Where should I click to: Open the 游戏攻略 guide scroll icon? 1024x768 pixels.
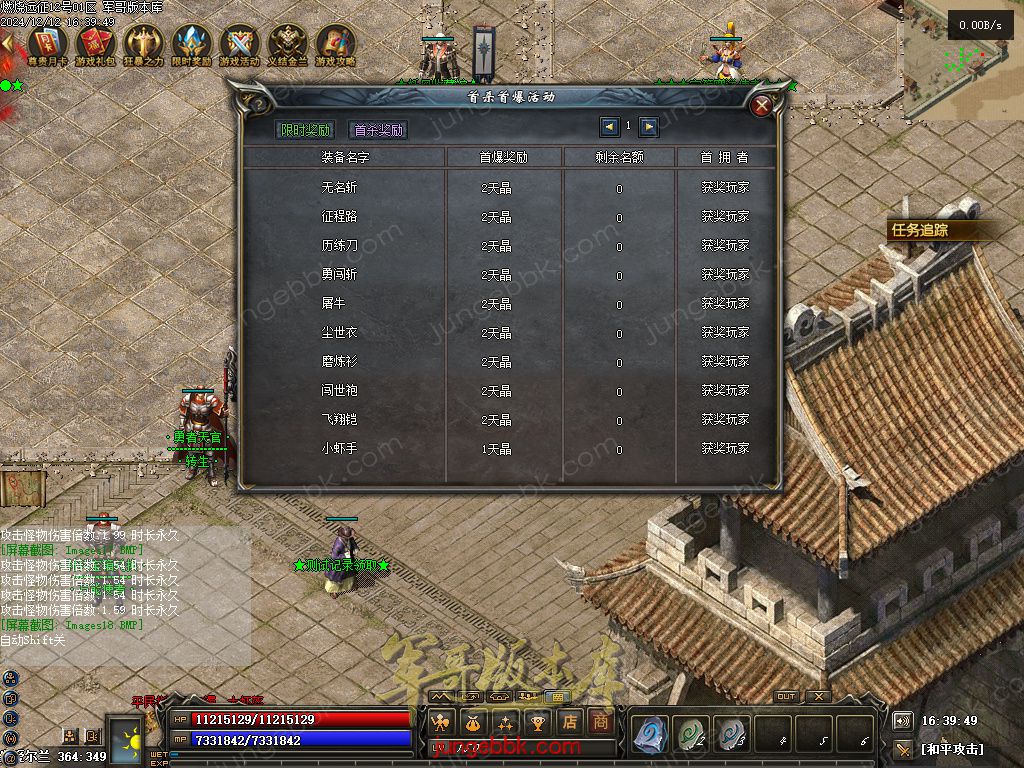click(x=335, y=44)
